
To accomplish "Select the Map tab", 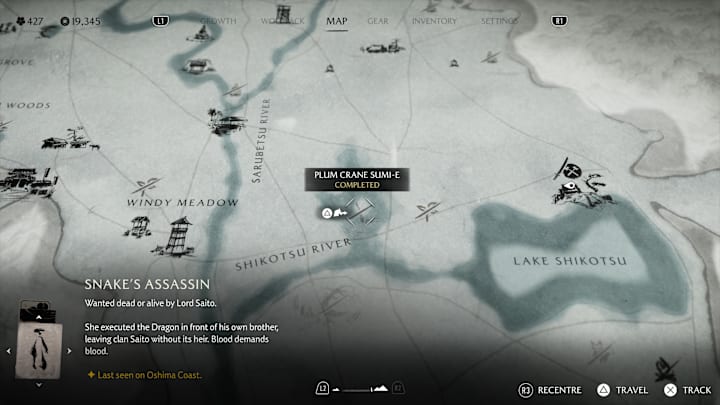I will pos(338,20).
